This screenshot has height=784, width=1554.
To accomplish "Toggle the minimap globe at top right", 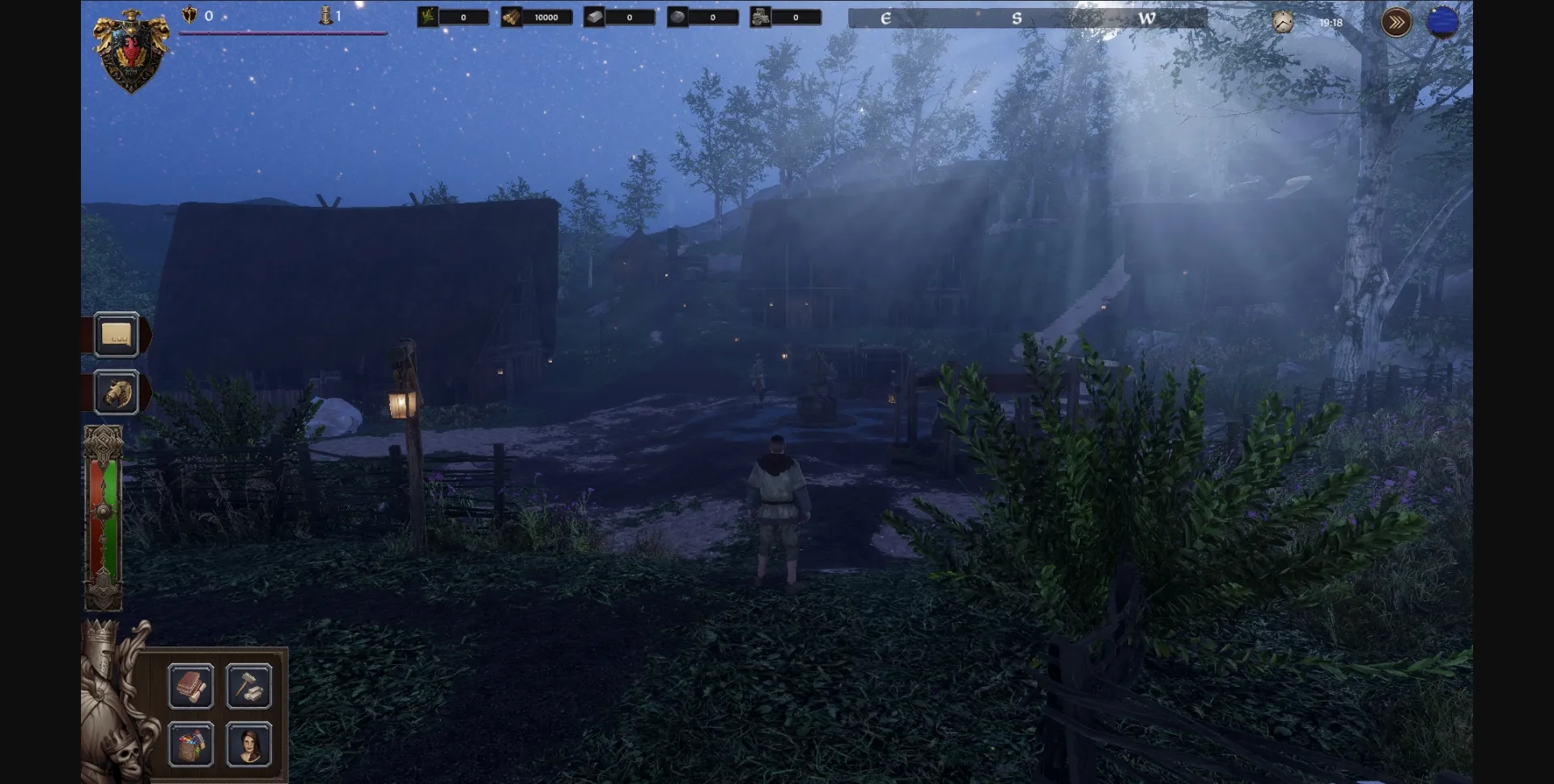I will click(1443, 23).
